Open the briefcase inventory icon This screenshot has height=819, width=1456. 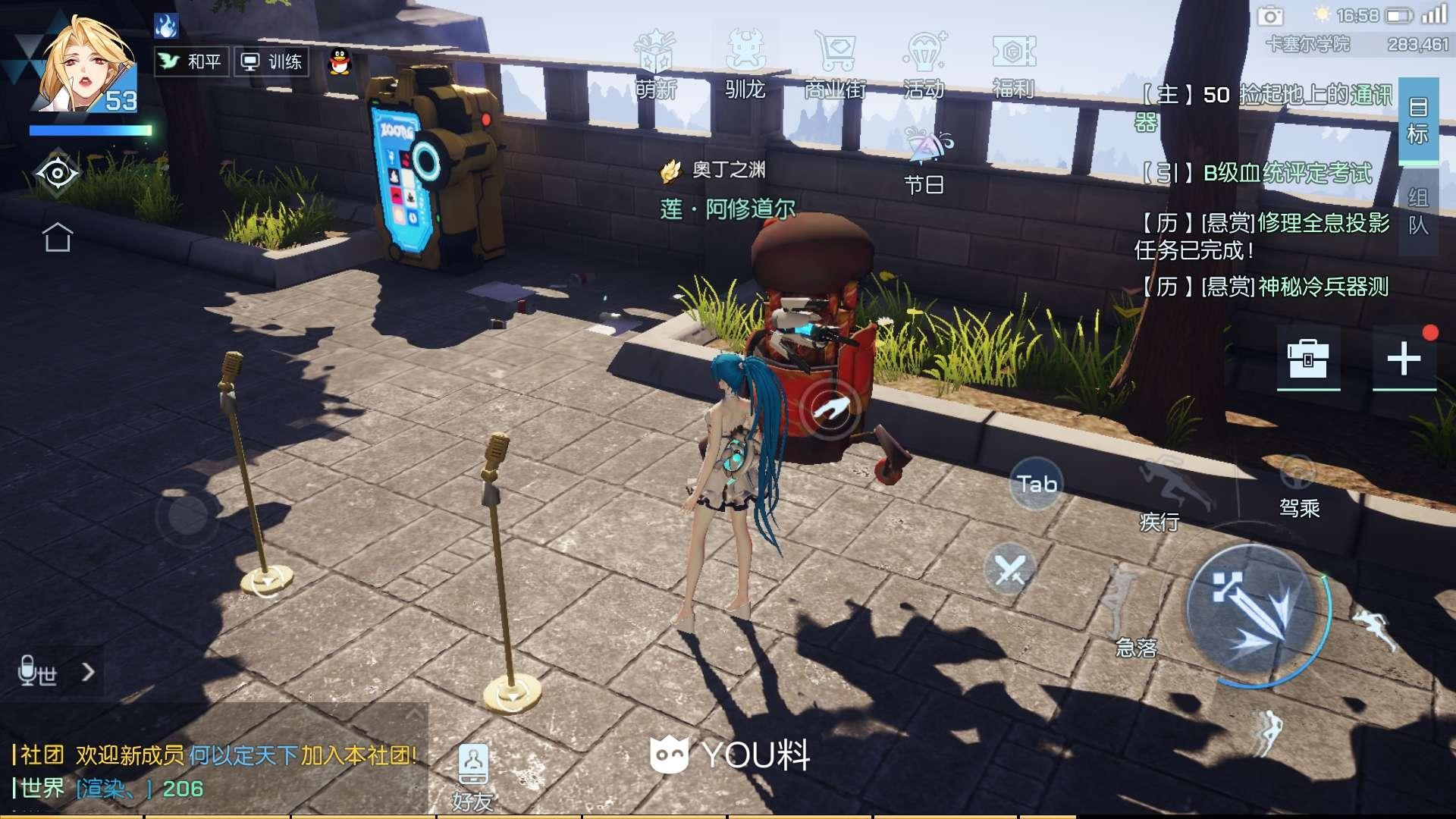point(1308,358)
